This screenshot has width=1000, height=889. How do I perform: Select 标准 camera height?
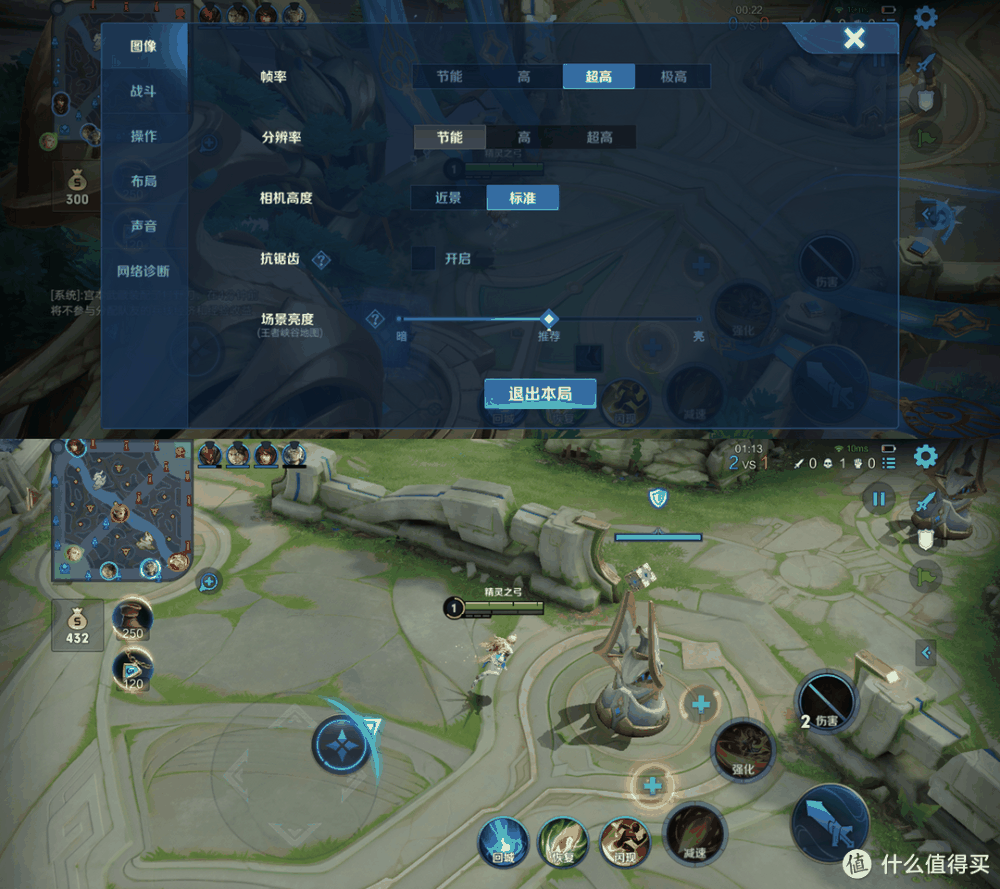coord(522,198)
